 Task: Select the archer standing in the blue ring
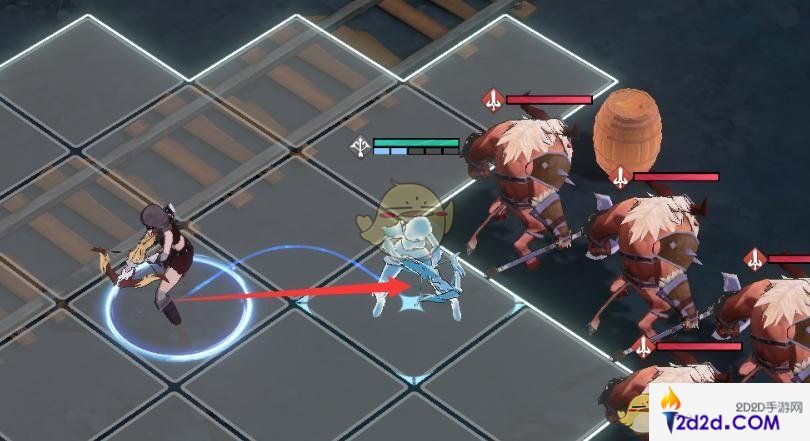point(160,260)
